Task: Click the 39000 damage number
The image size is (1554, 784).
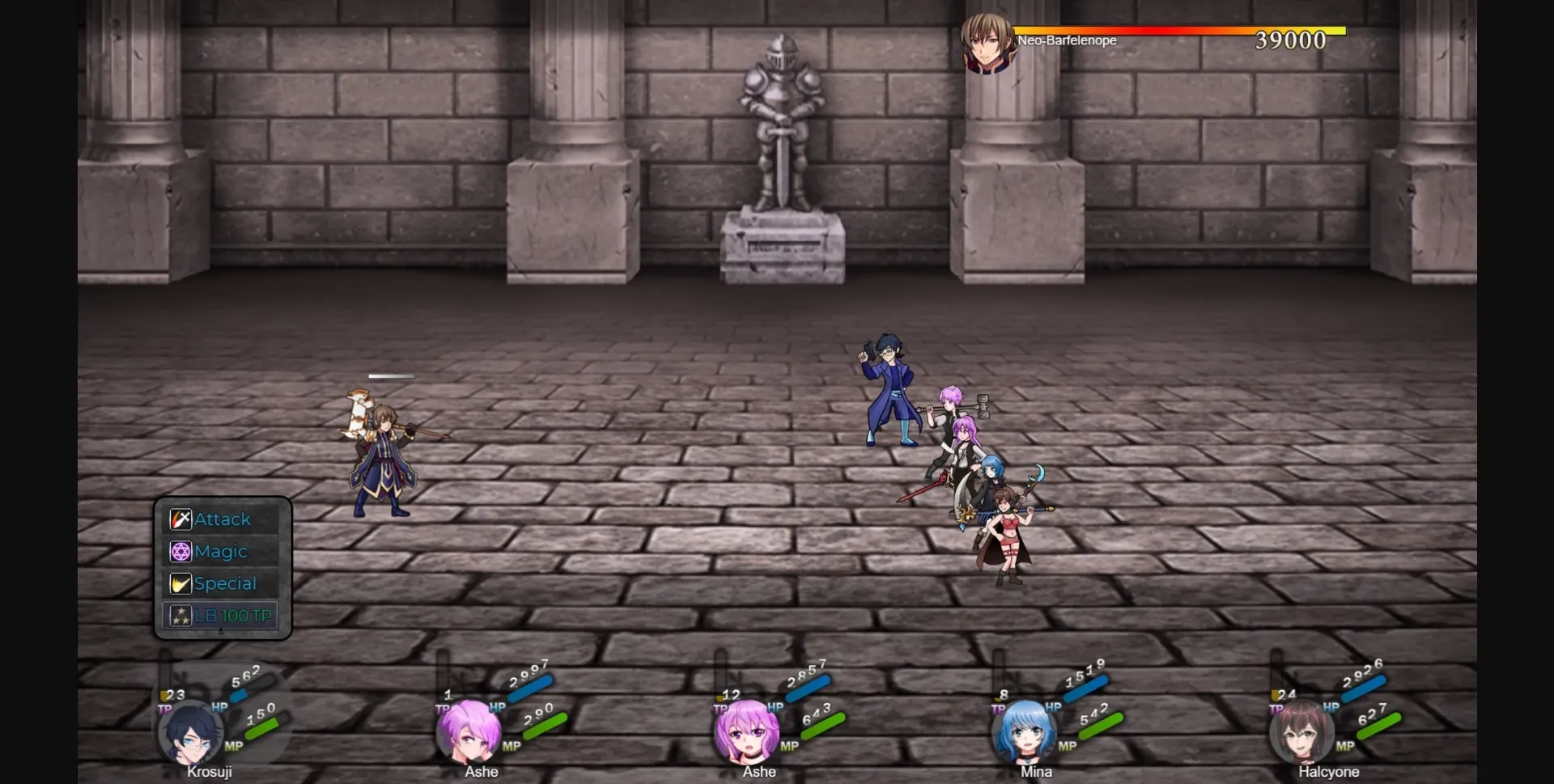Action: click(x=1291, y=40)
